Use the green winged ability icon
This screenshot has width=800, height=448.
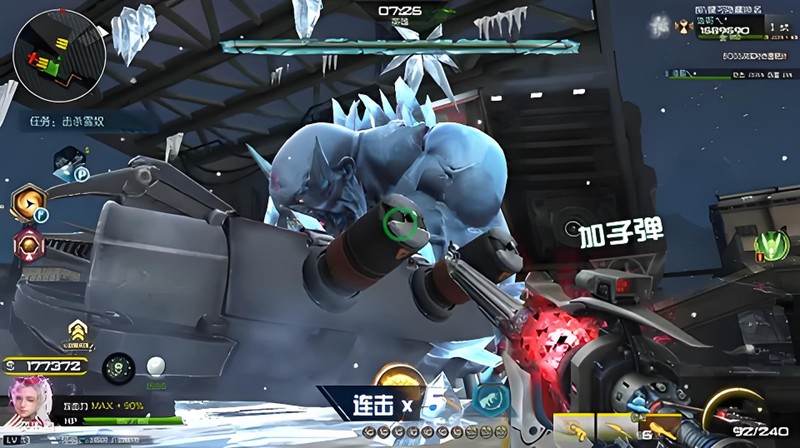click(x=771, y=245)
